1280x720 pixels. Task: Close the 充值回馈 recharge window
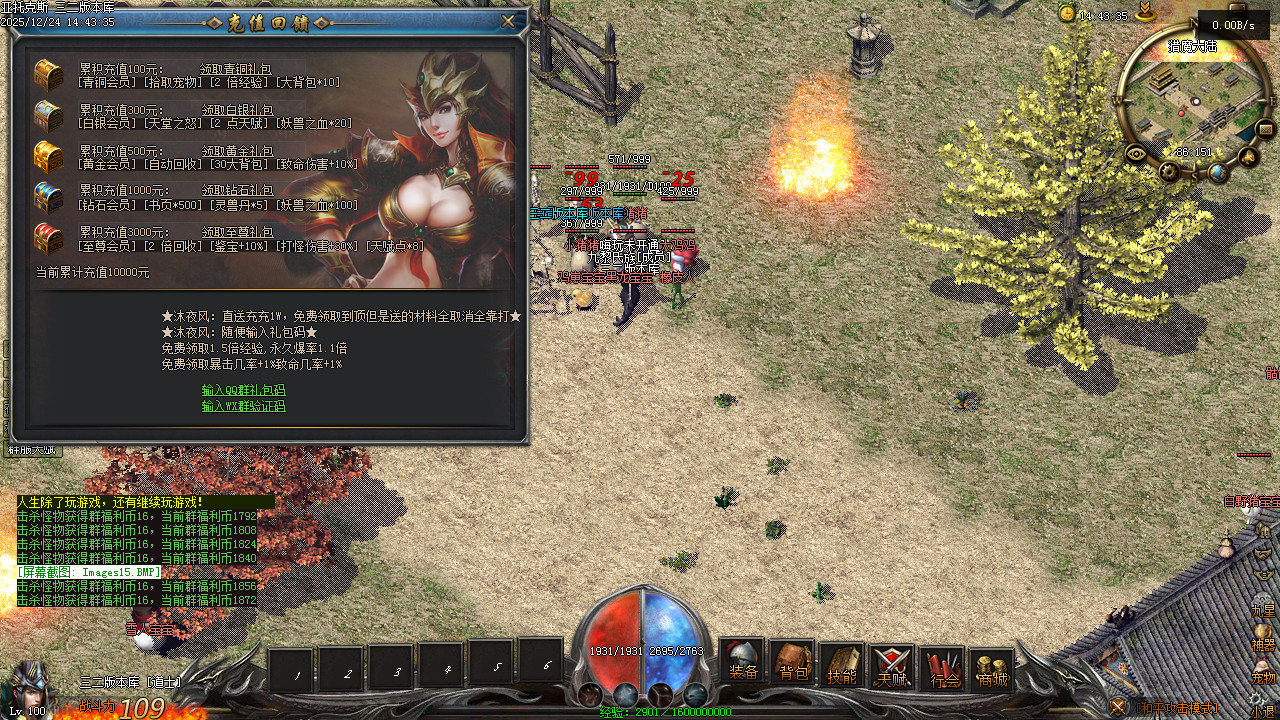click(508, 21)
